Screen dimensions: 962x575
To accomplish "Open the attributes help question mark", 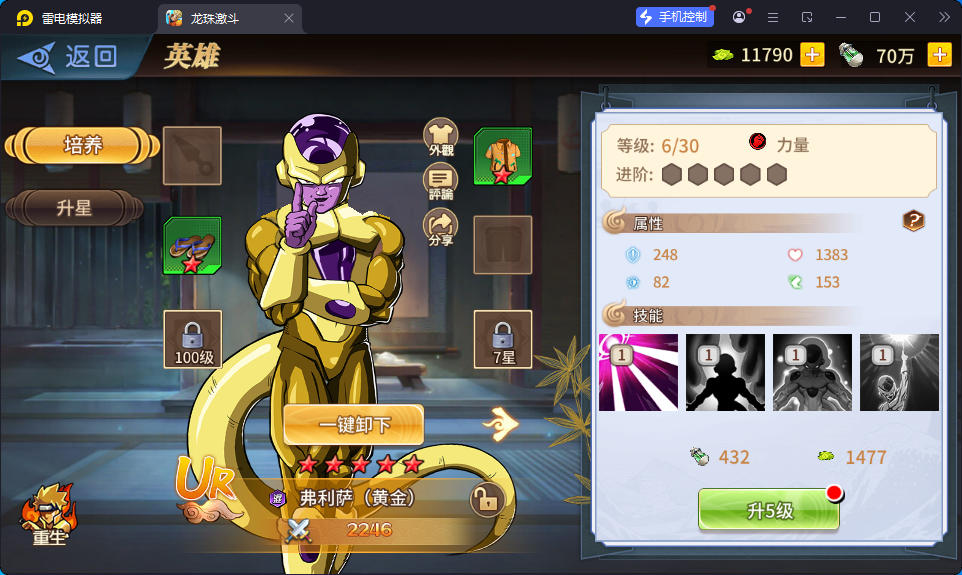I will point(913,221).
